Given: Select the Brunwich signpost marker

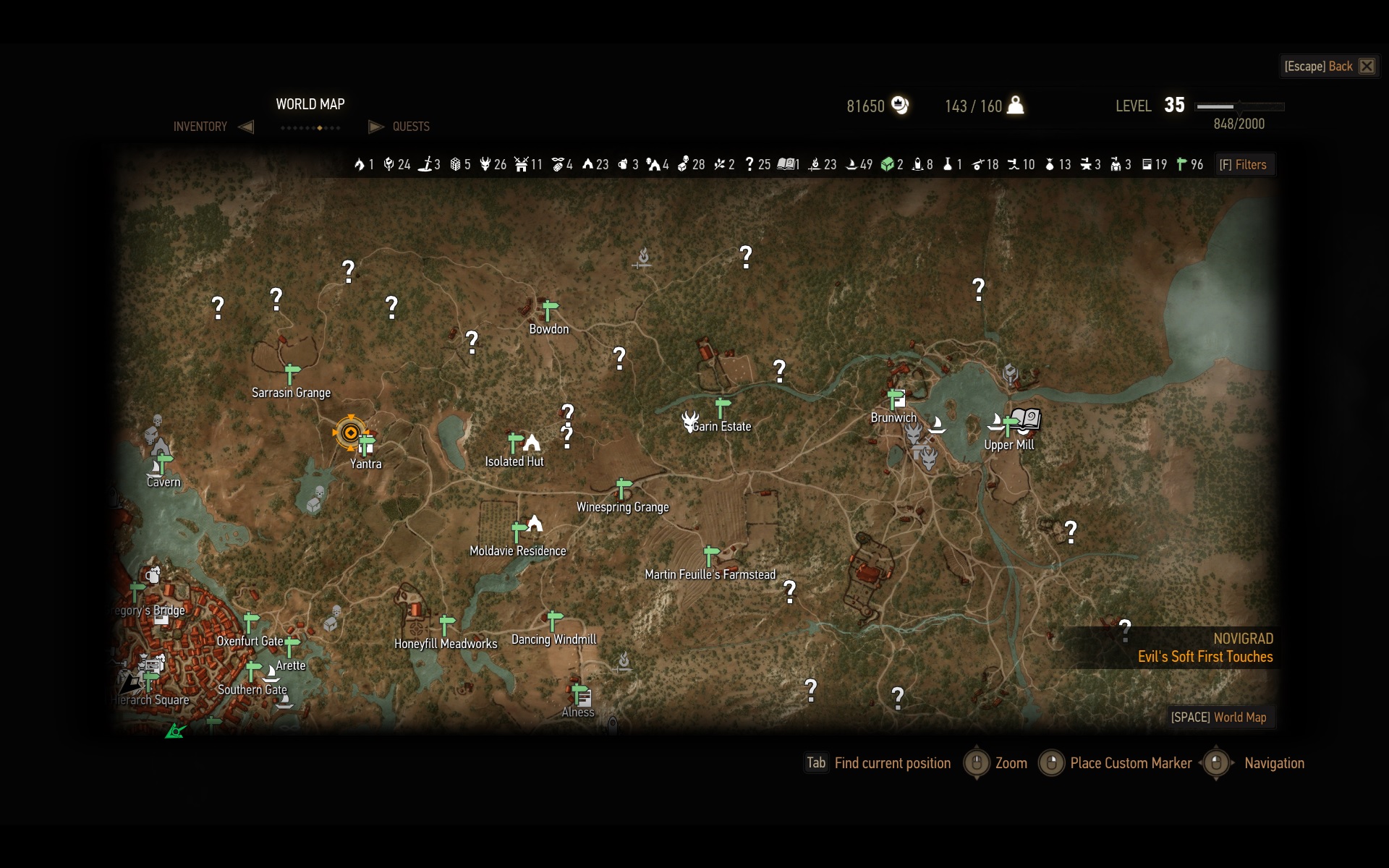Looking at the screenshot, I should pos(896,399).
